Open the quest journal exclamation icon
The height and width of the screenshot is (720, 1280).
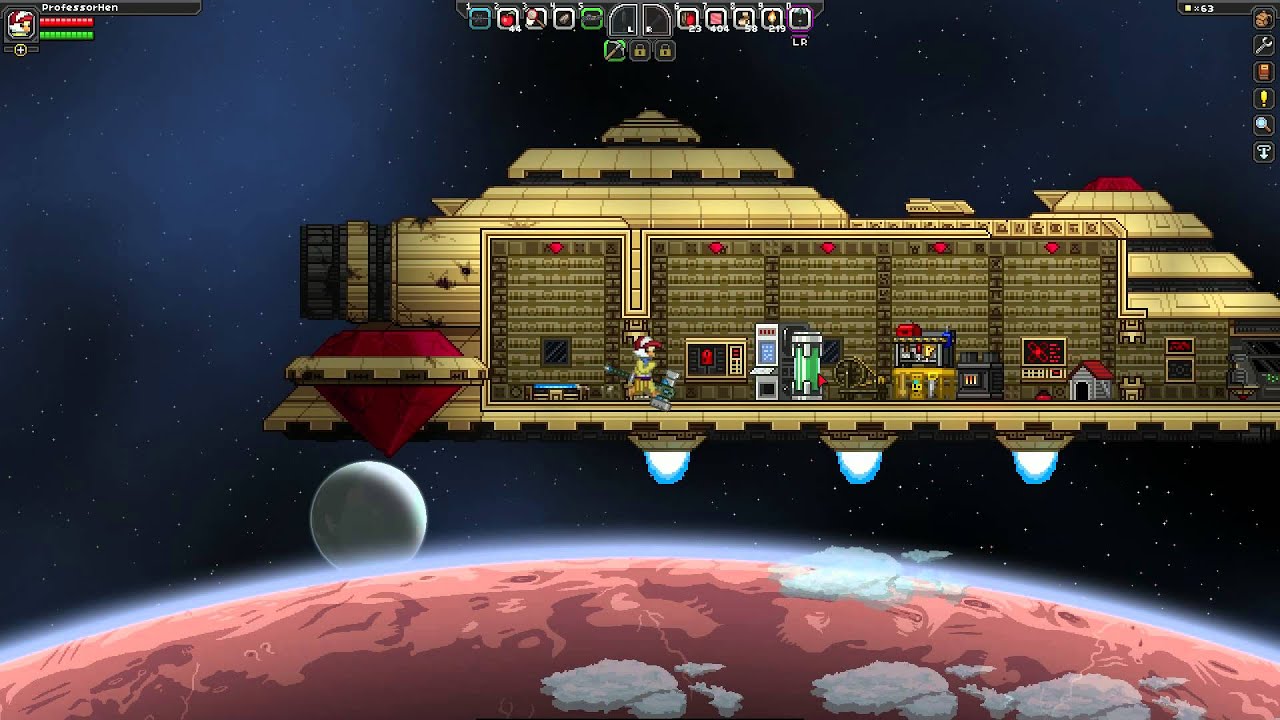(x=1264, y=99)
